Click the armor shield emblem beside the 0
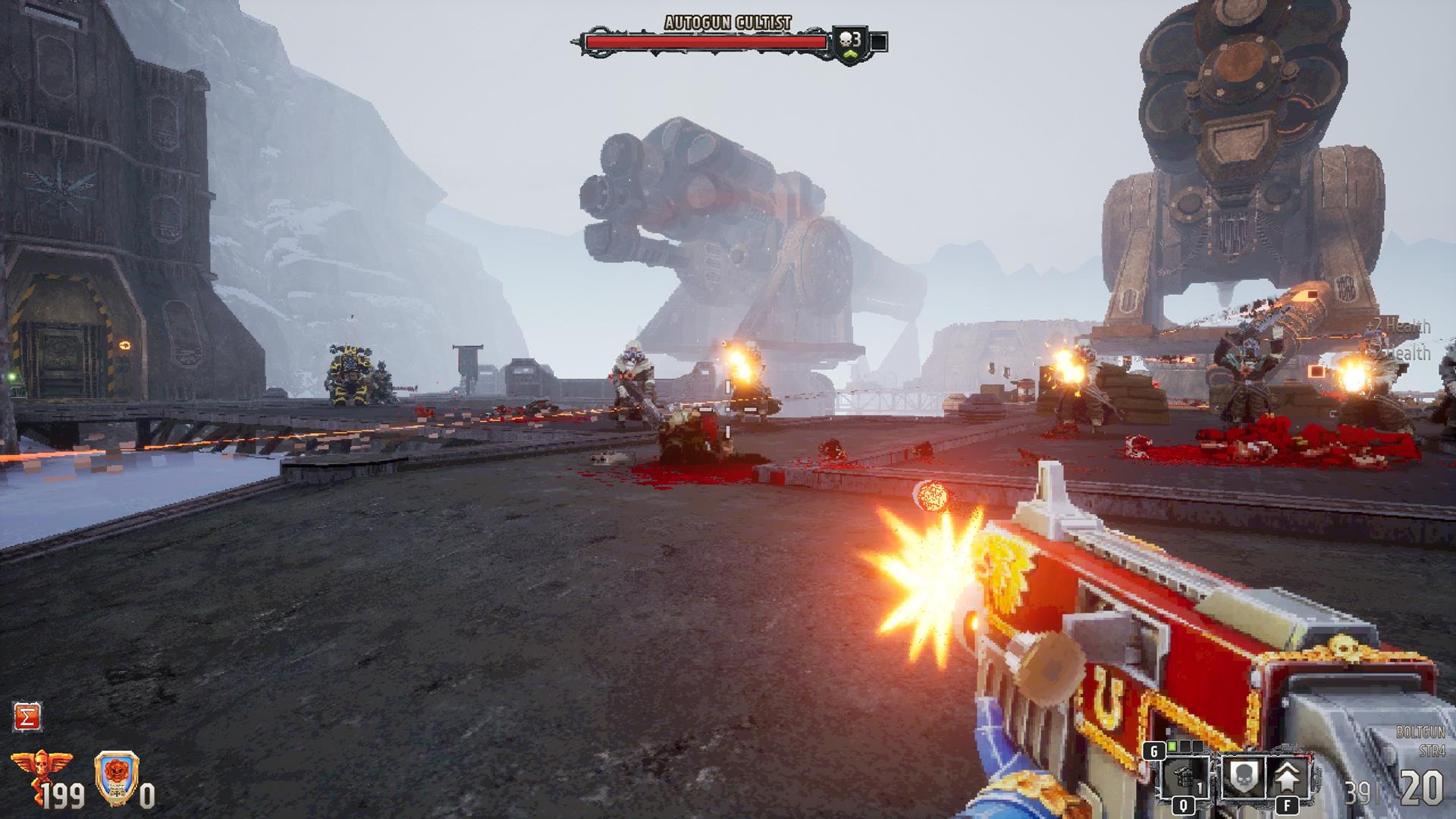 coord(116,777)
